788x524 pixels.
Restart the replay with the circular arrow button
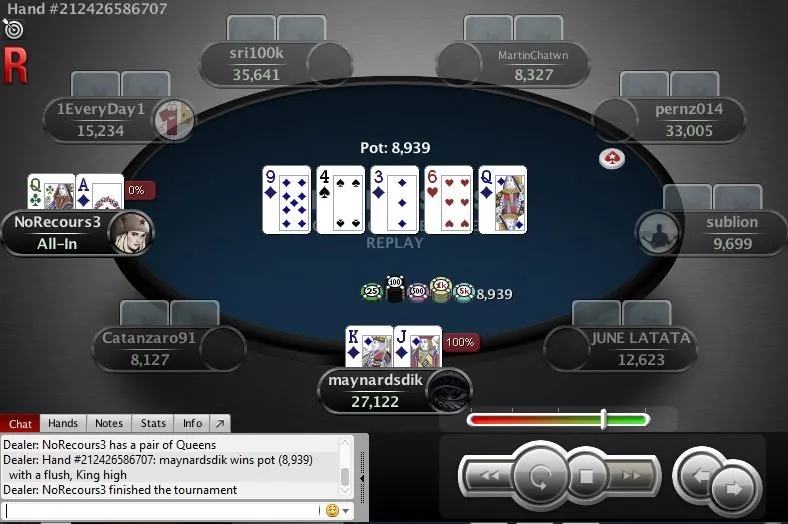(541, 476)
